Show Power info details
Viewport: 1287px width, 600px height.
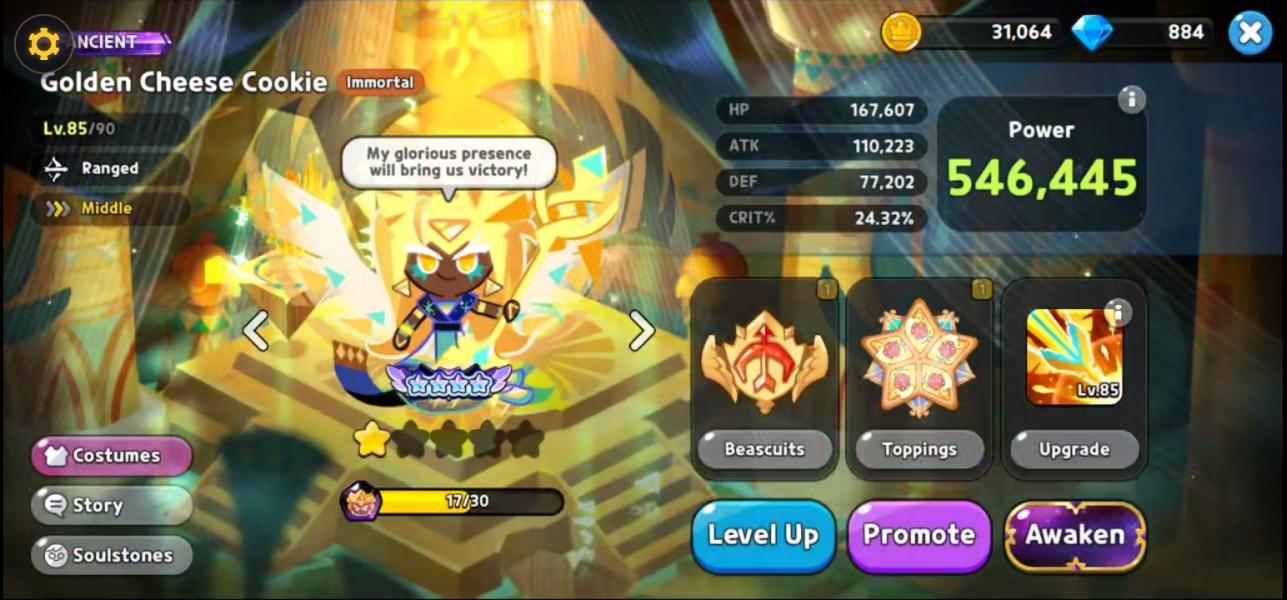[x=1131, y=99]
